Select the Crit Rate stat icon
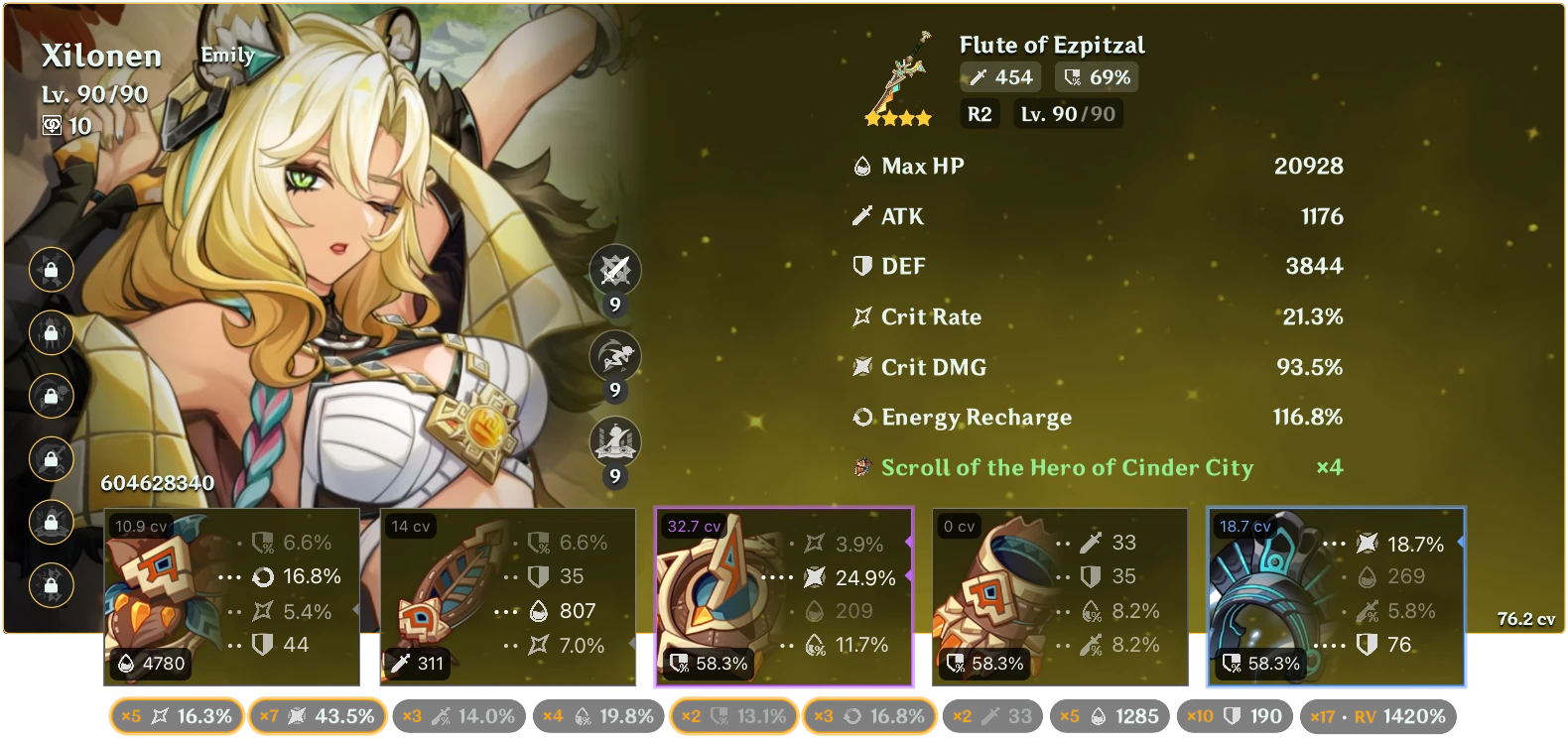The image size is (1568, 741). click(x=861, y=316)
